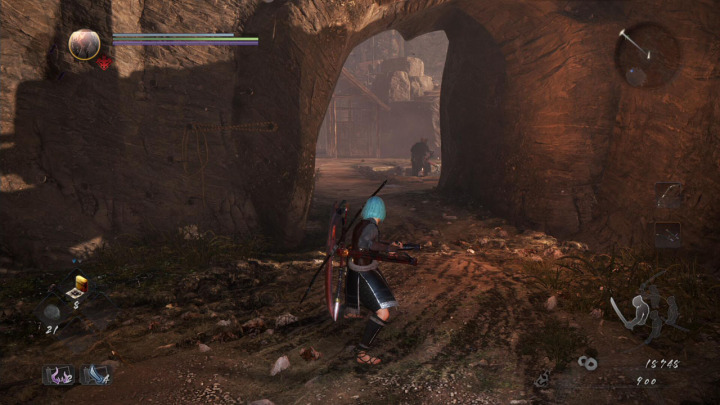
Task: Click the guardian spirit portrait orb
Action: (x=84, y=43)
